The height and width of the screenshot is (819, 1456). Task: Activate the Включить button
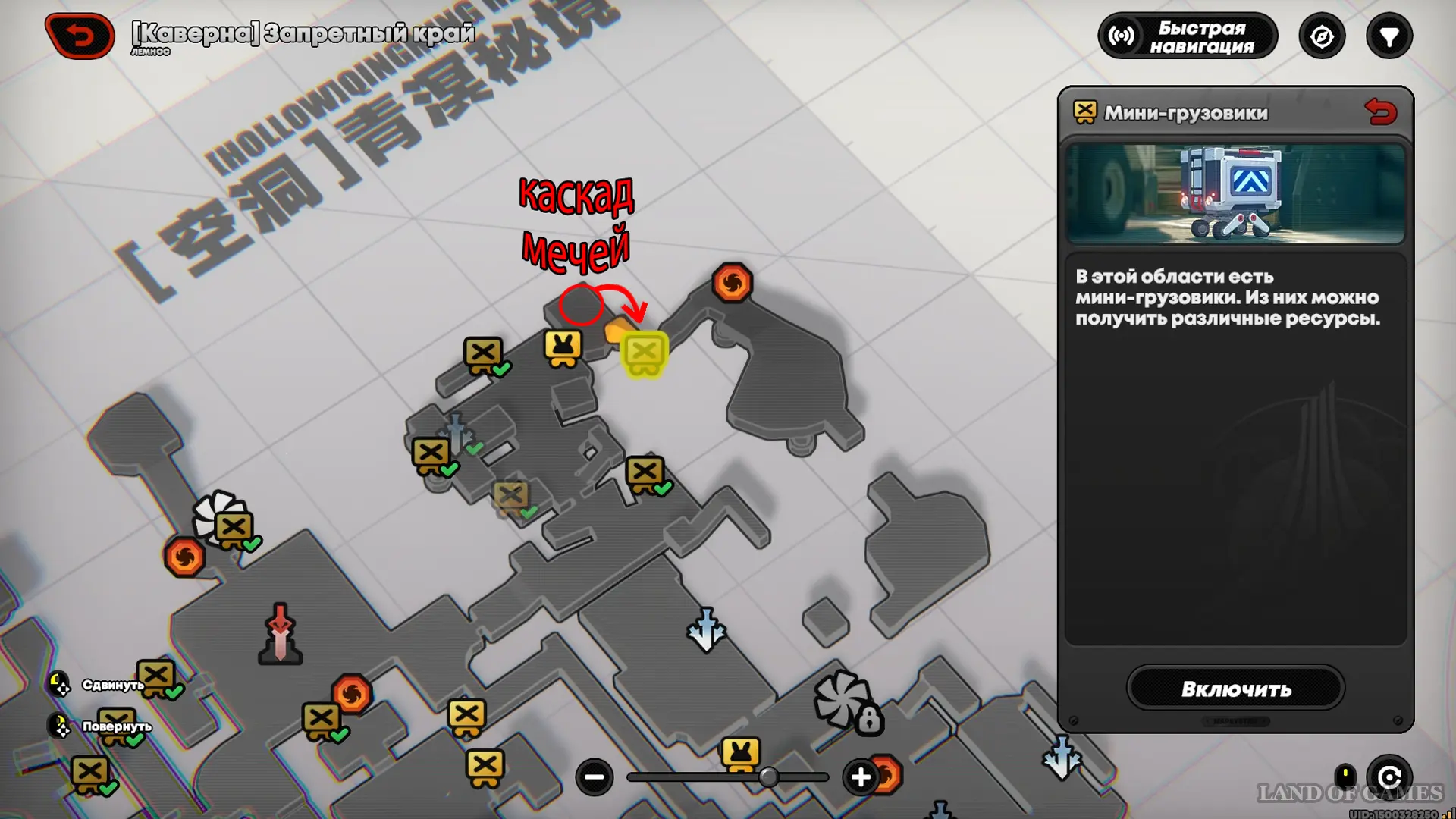pos(1235,689)
